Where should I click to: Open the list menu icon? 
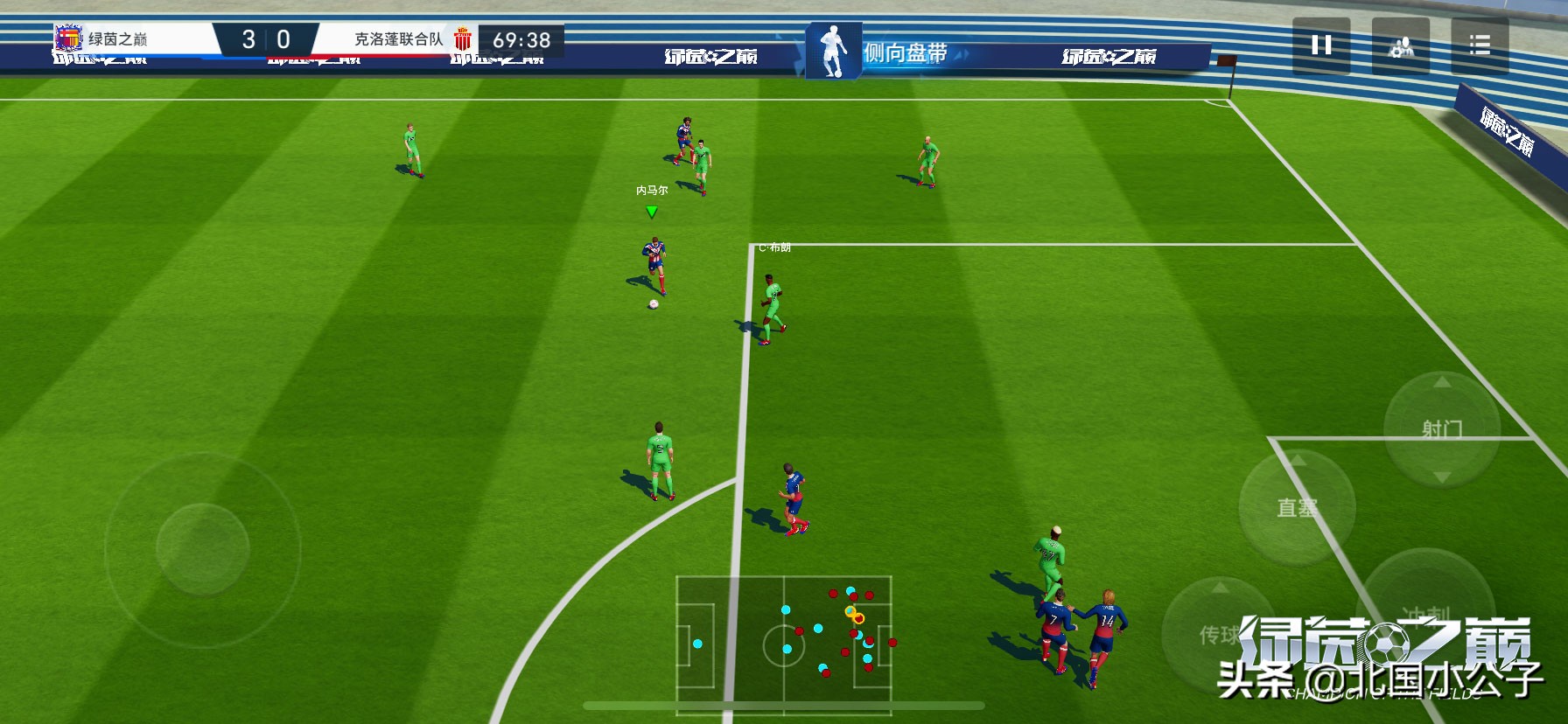tap(1480, 45)
